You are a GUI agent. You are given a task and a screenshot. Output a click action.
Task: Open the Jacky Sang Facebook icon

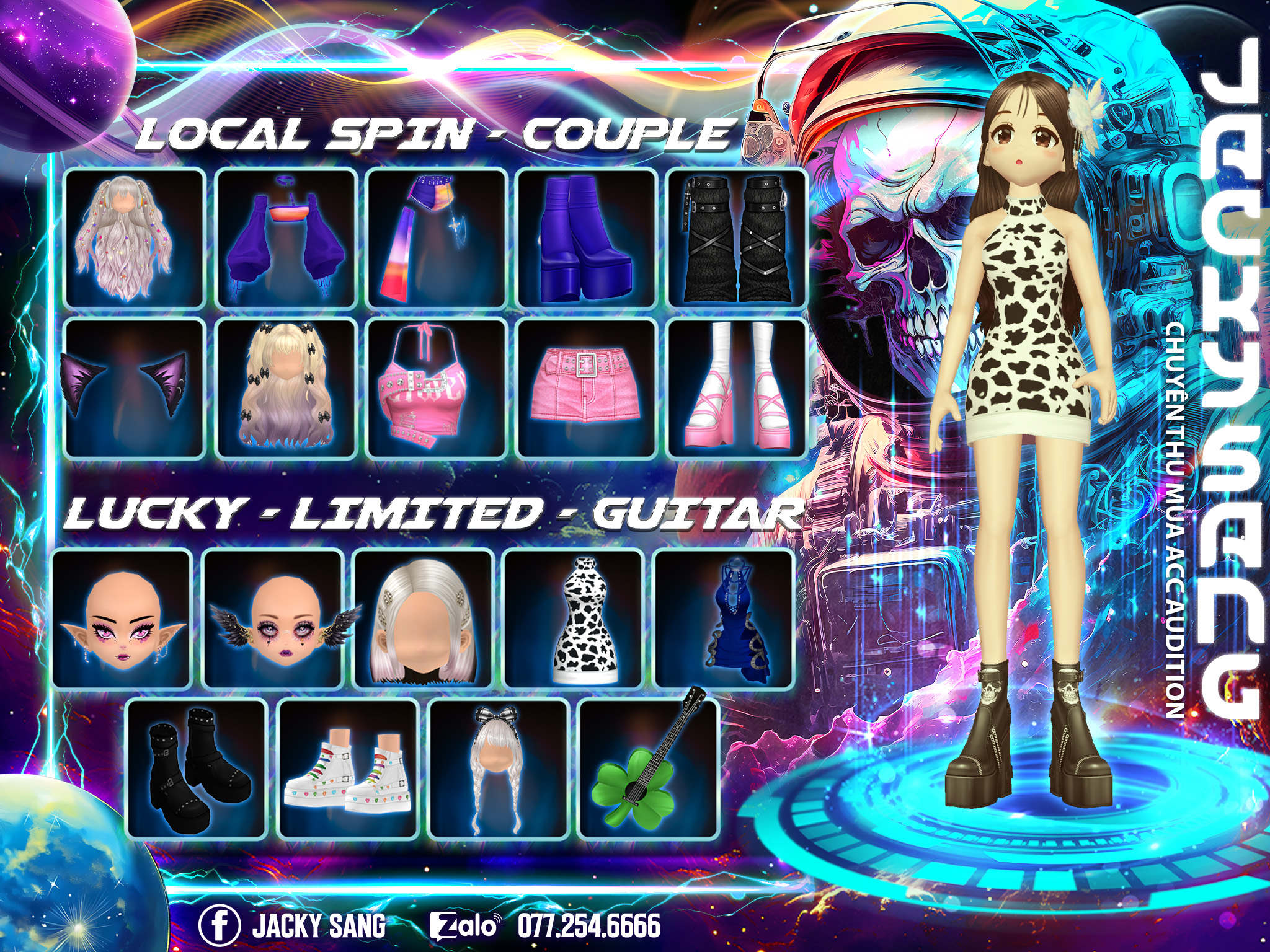point(220,925)
